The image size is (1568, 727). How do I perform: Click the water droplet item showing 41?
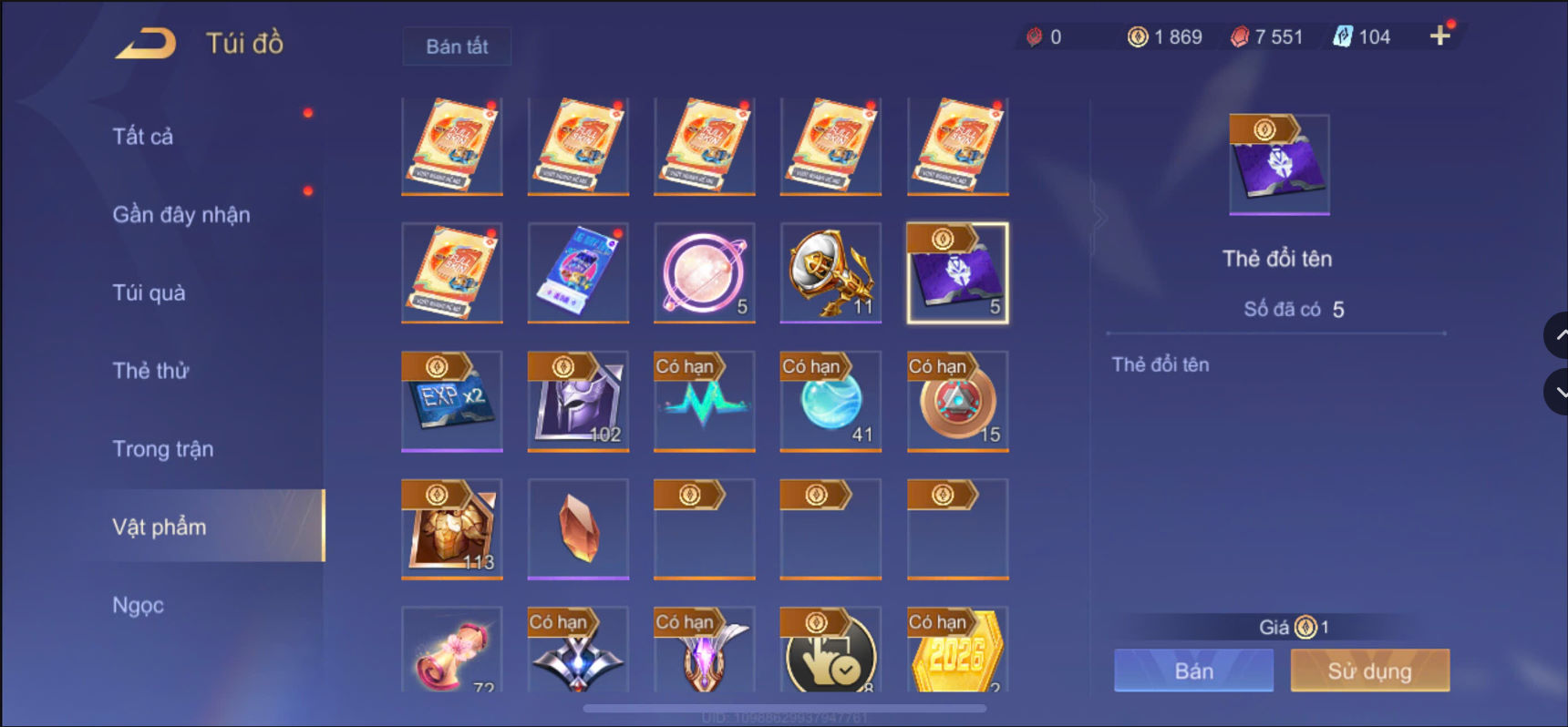pyautogui.click(x=830, y=401)
